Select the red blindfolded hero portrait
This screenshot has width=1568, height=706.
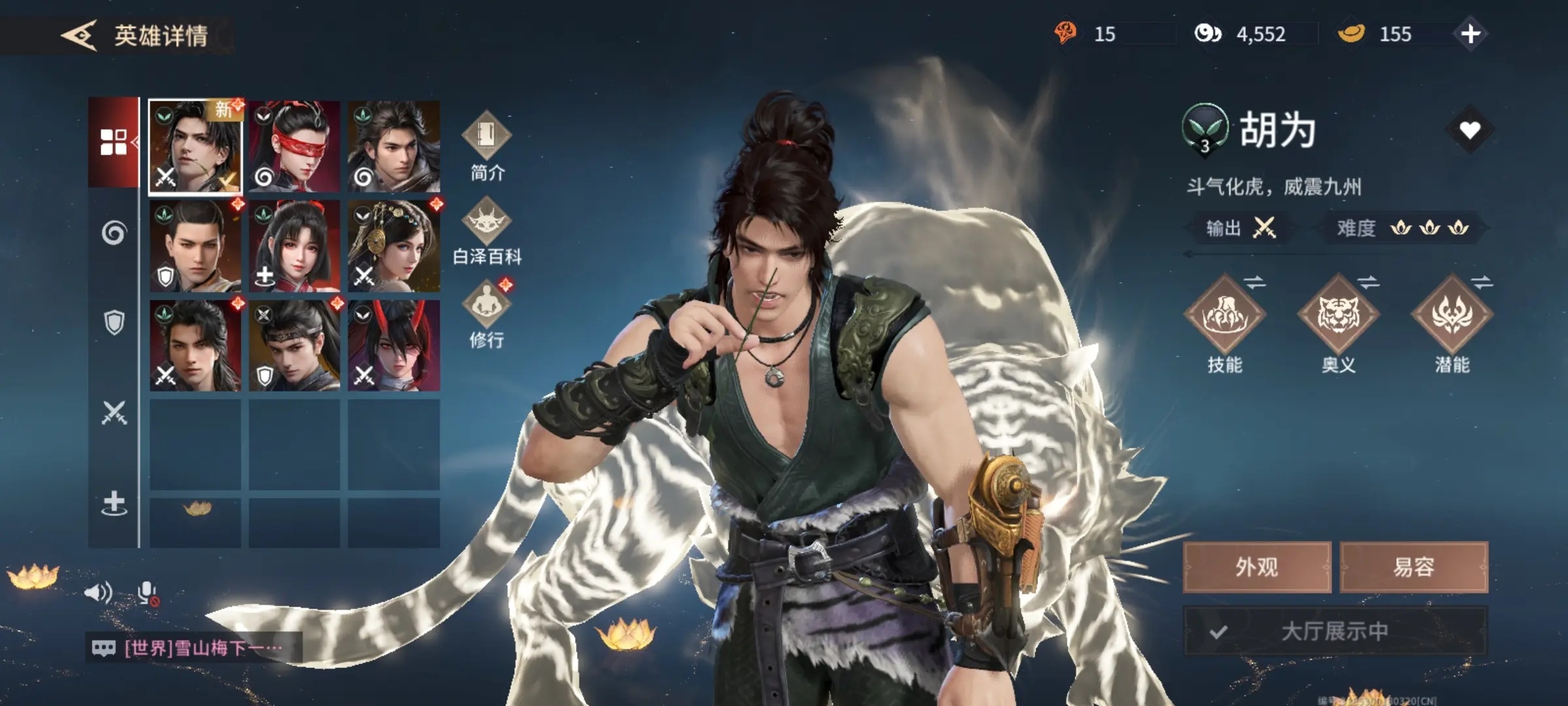[295, 146]
